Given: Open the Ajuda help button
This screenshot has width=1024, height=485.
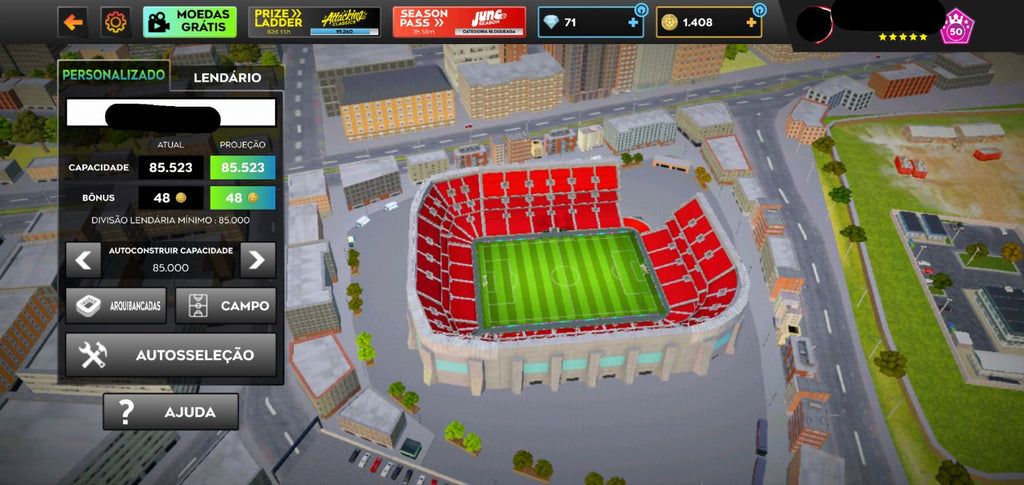Looking at the screenshot, I should tap(171, 411).
